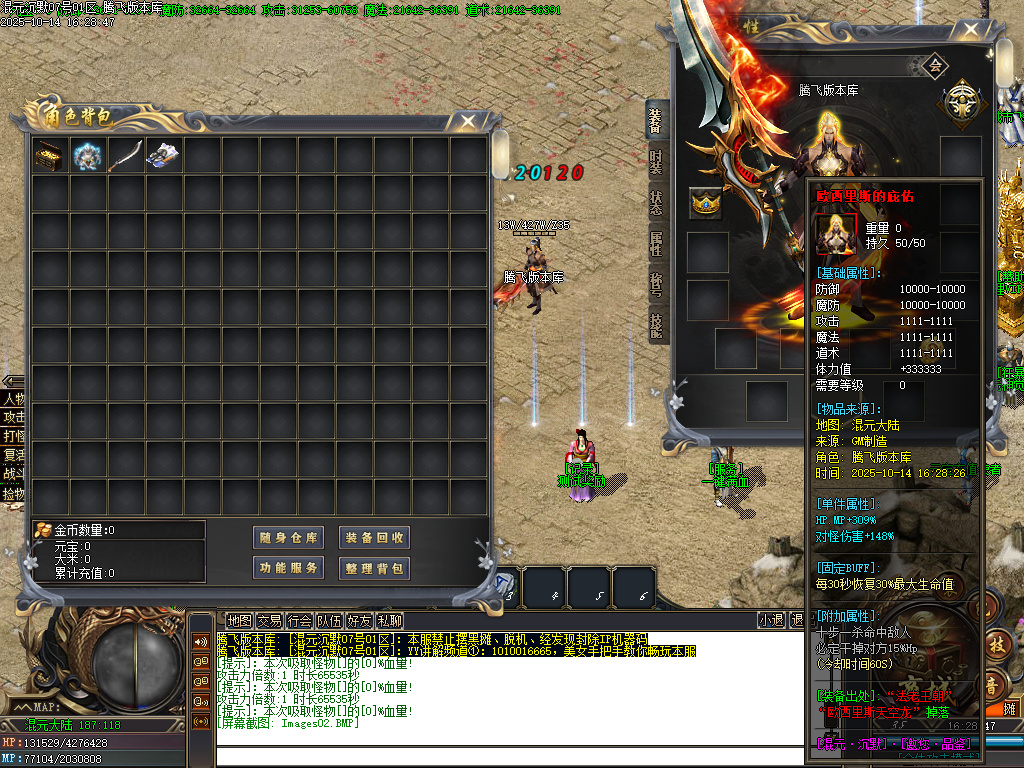Open 随身仓库 portable warehouse
This screenshot has height=768, width=1024.
click(288, 538)
